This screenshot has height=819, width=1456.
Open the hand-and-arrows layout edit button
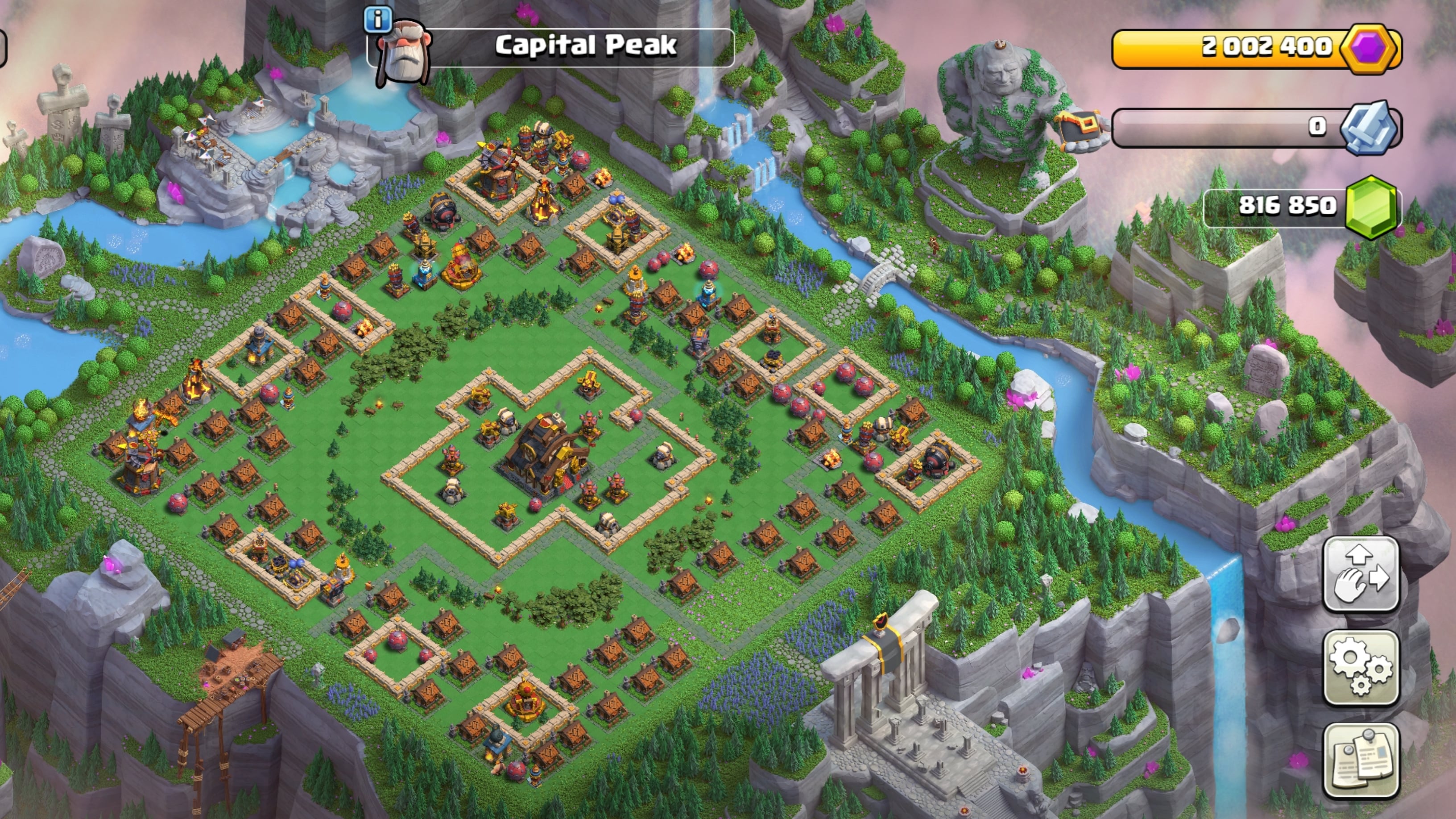point(1361,575)
